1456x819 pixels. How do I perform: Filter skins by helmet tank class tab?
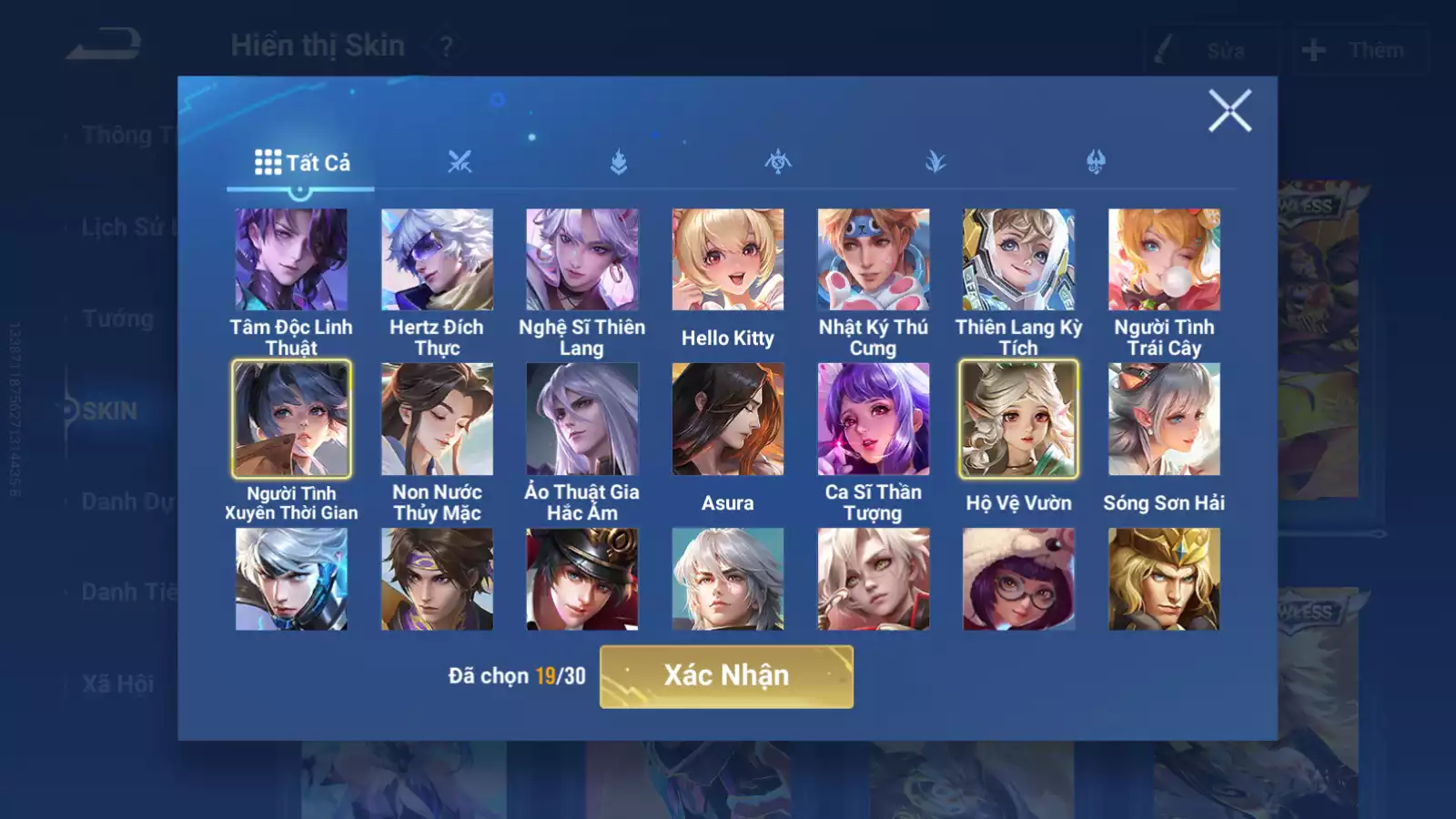tap(1096, 163)
